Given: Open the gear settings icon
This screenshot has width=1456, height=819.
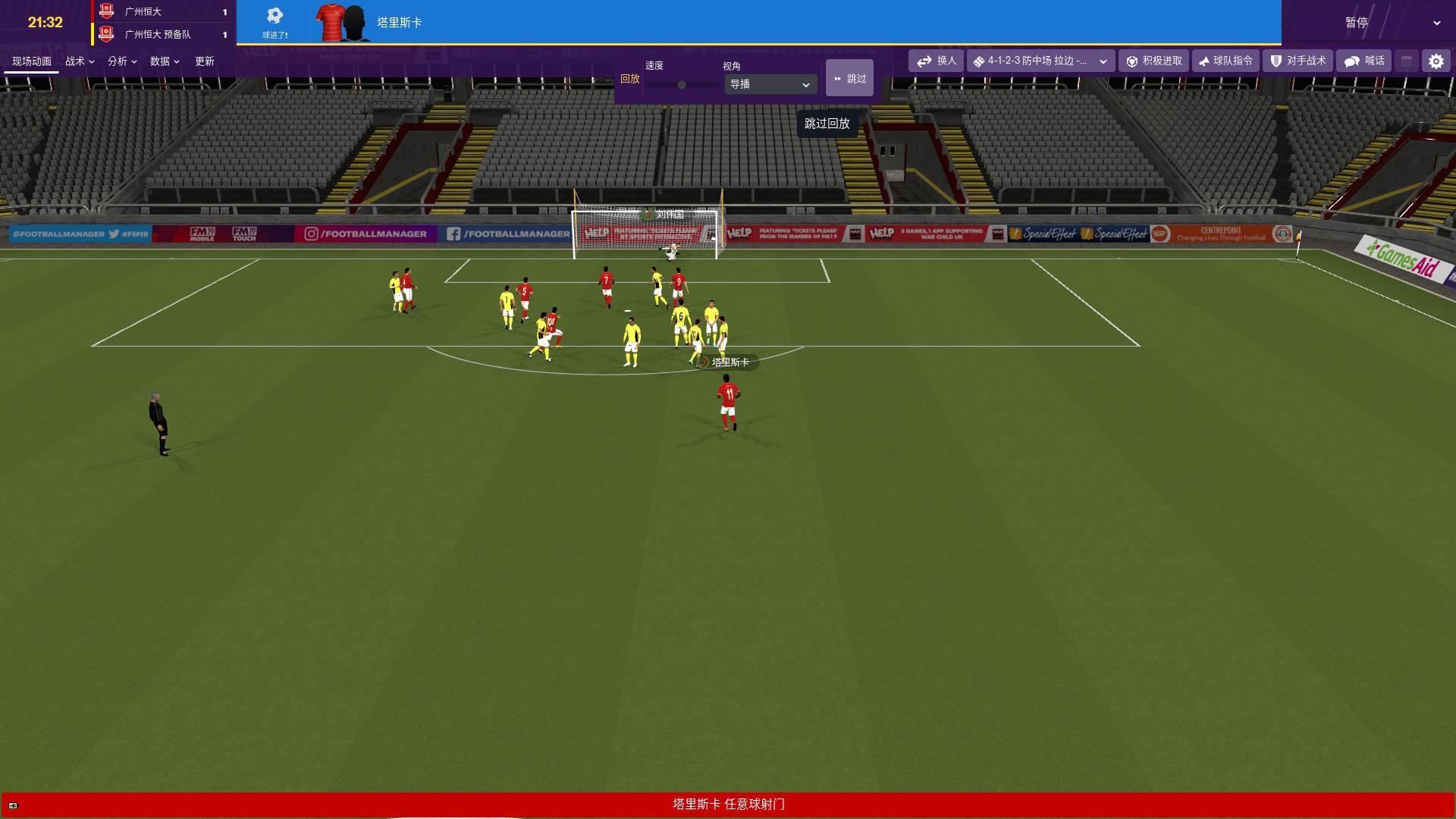Looking at the screenshot, I should [x=1436, y=61].
